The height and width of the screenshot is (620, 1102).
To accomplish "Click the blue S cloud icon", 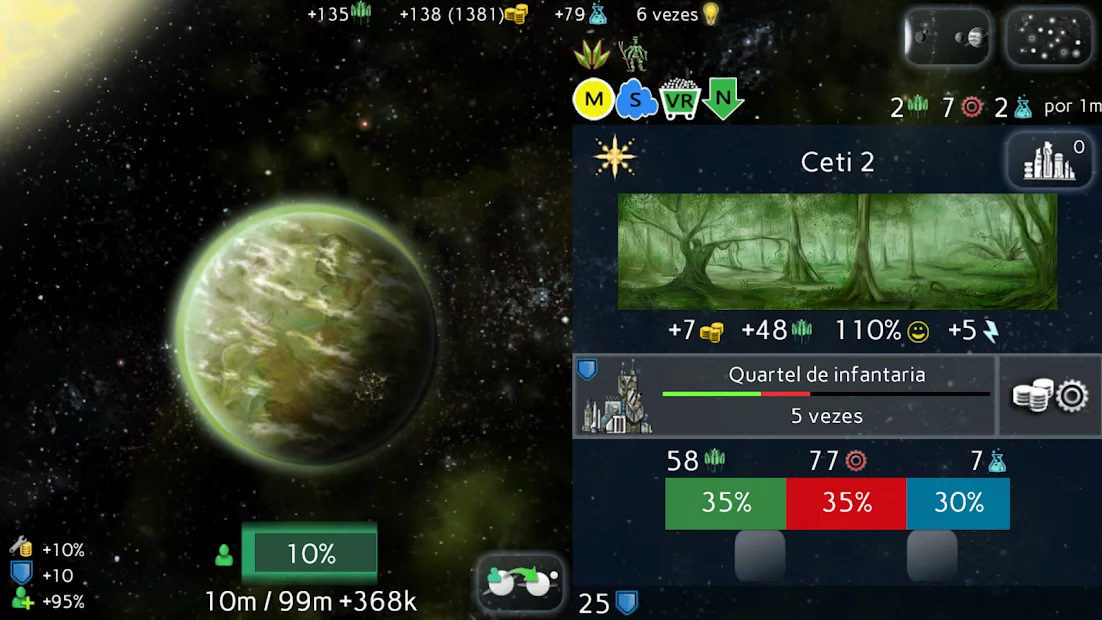I will pyautogui.click(x=636, y=100).
